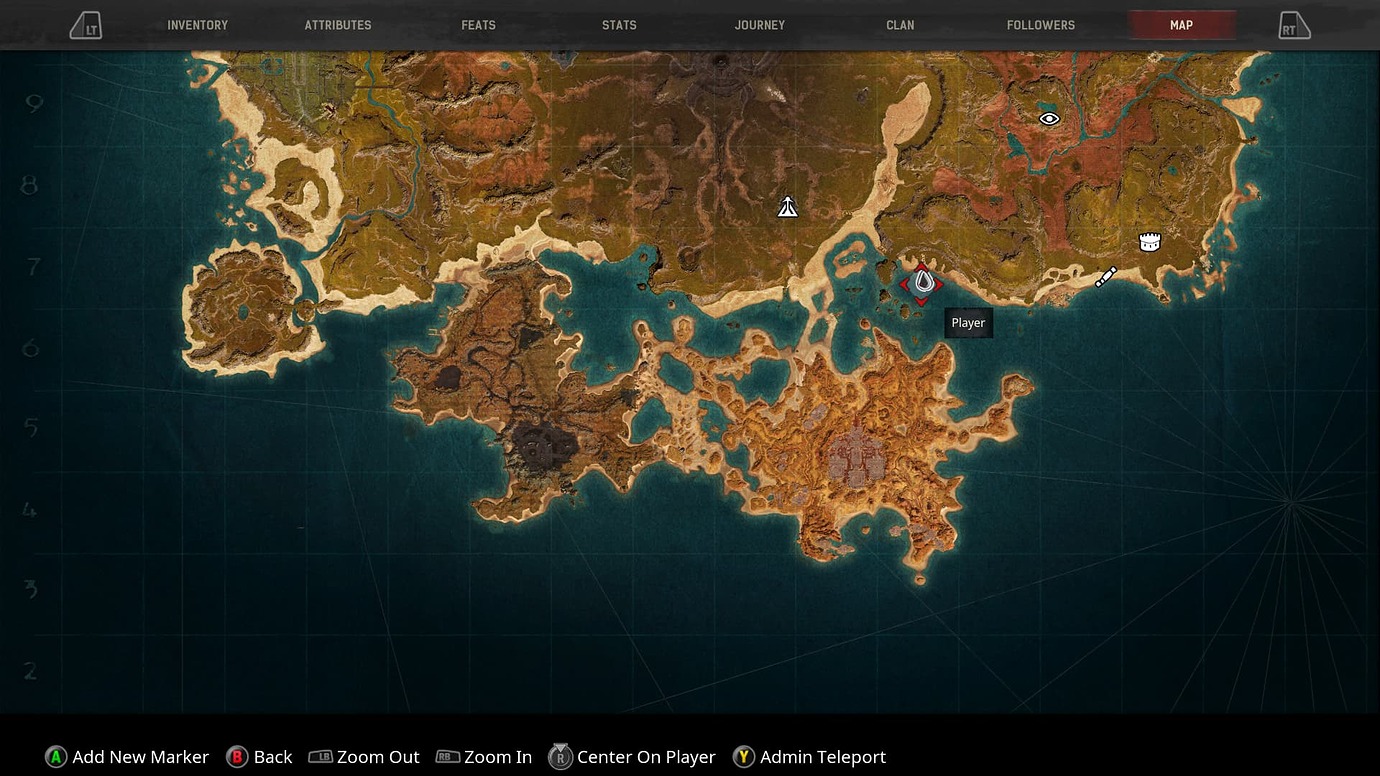Click the sword marker near the fortress

pos(1106,276)
